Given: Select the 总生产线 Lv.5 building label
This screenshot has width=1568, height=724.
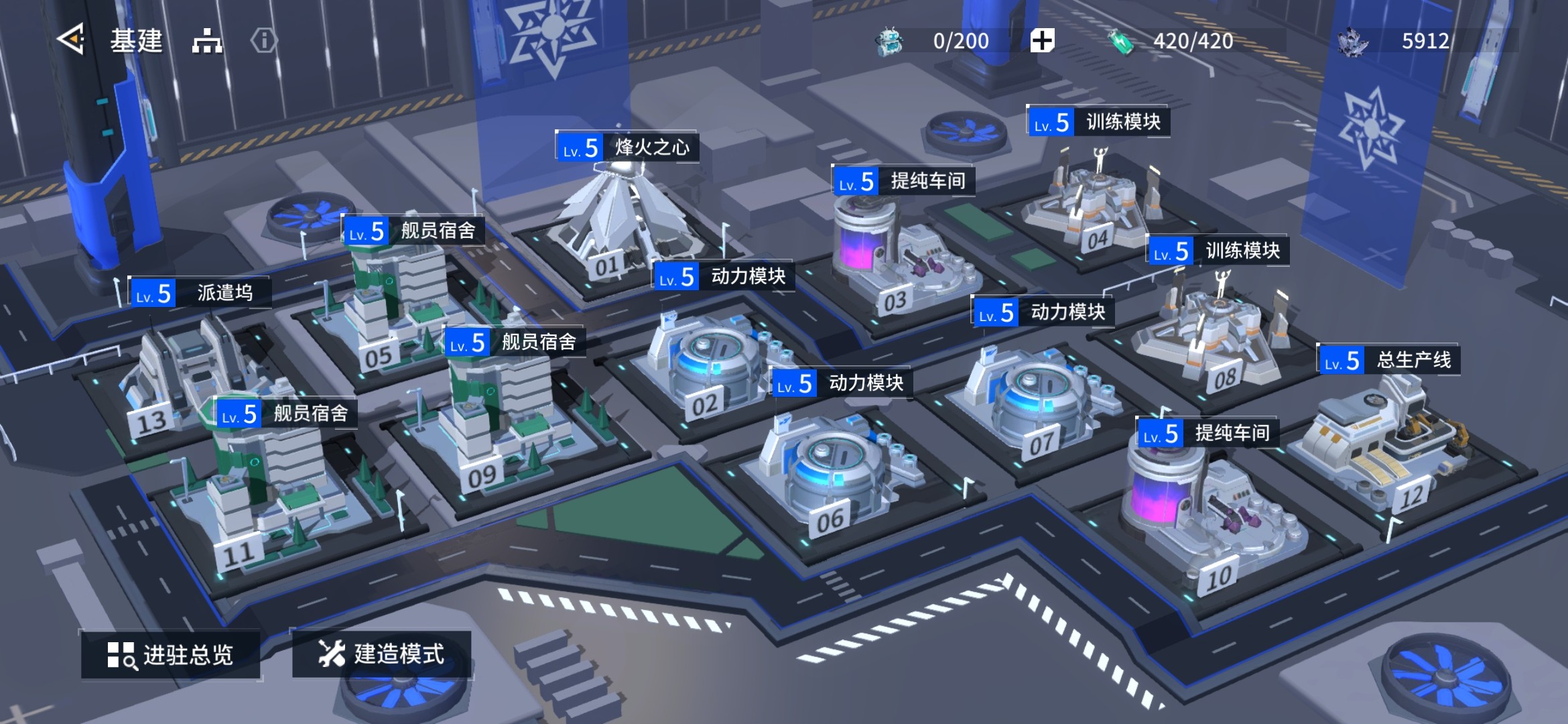Looking at the screenshot, I should pyautogui.click(x=1388, y=360).
